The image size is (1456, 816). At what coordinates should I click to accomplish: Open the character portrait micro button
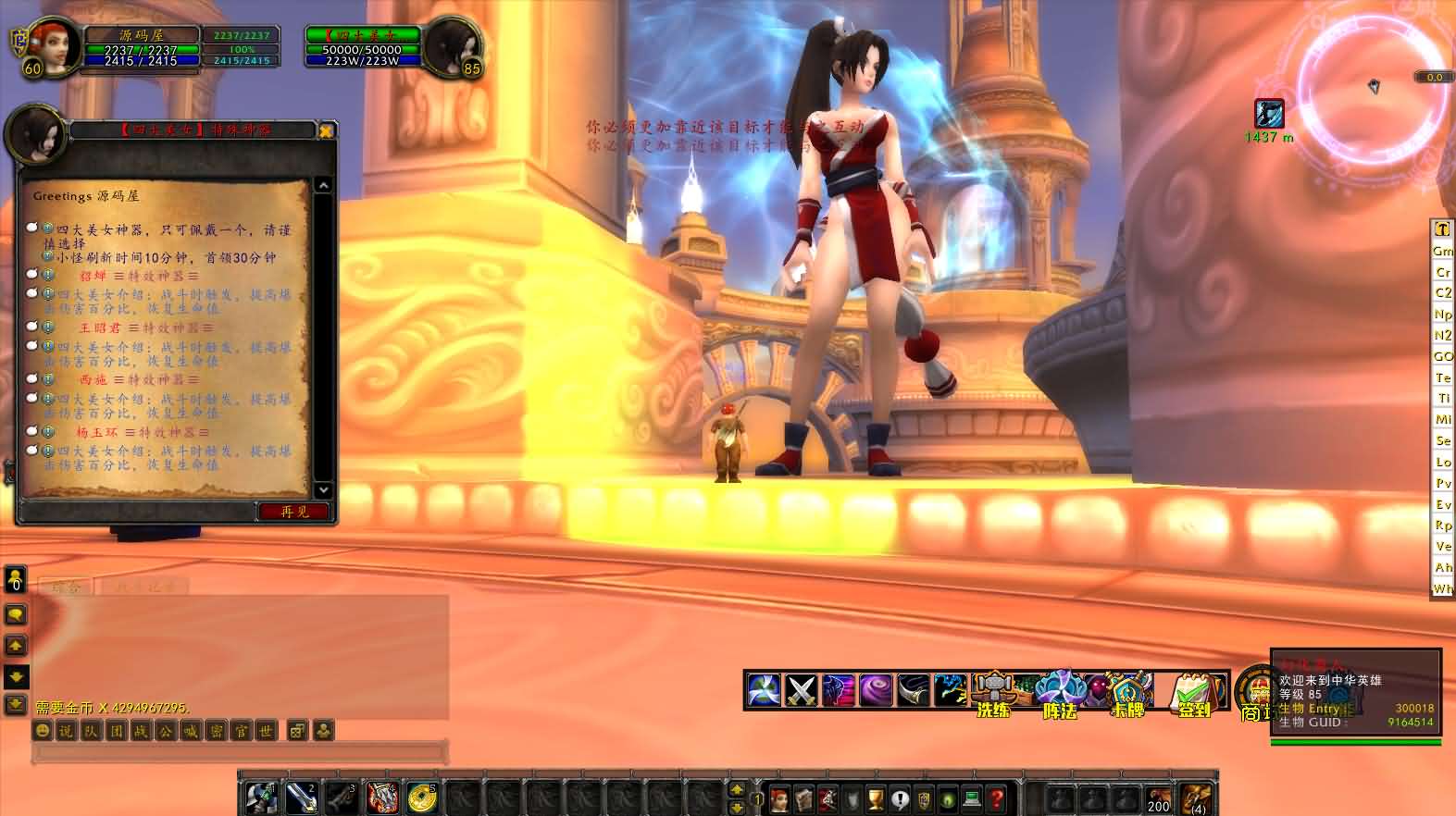tap(779, 798)
